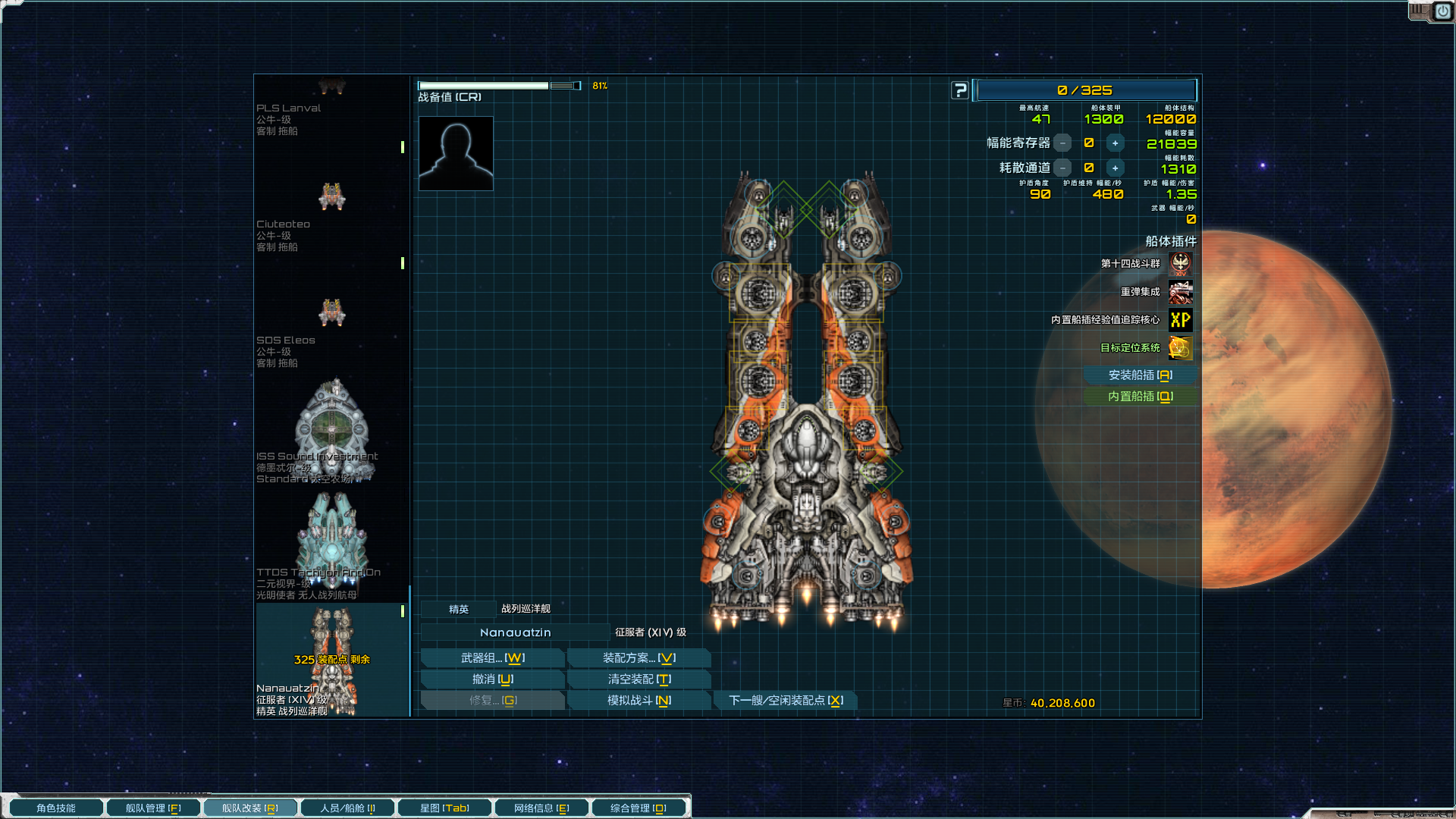Decrease 耗散通道 flux vents
This screenshot has width=1456, height=819.
tap(1063, 168)
